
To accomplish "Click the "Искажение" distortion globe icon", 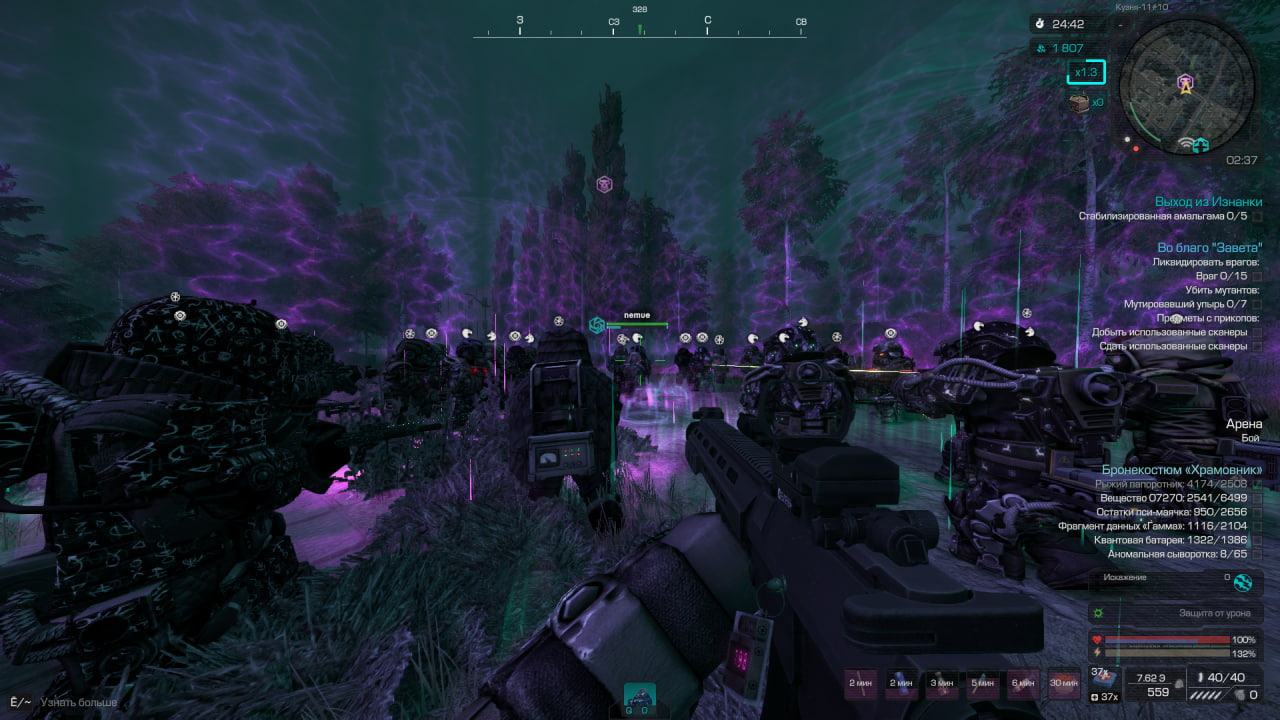I will point(1243,582).
